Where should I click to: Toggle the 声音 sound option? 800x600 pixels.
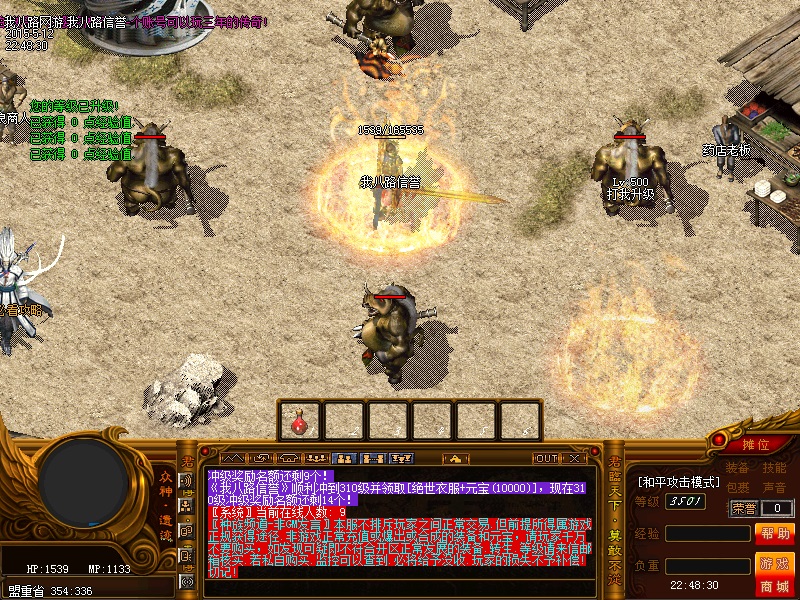pyautogui.click(x=774, y=488)
